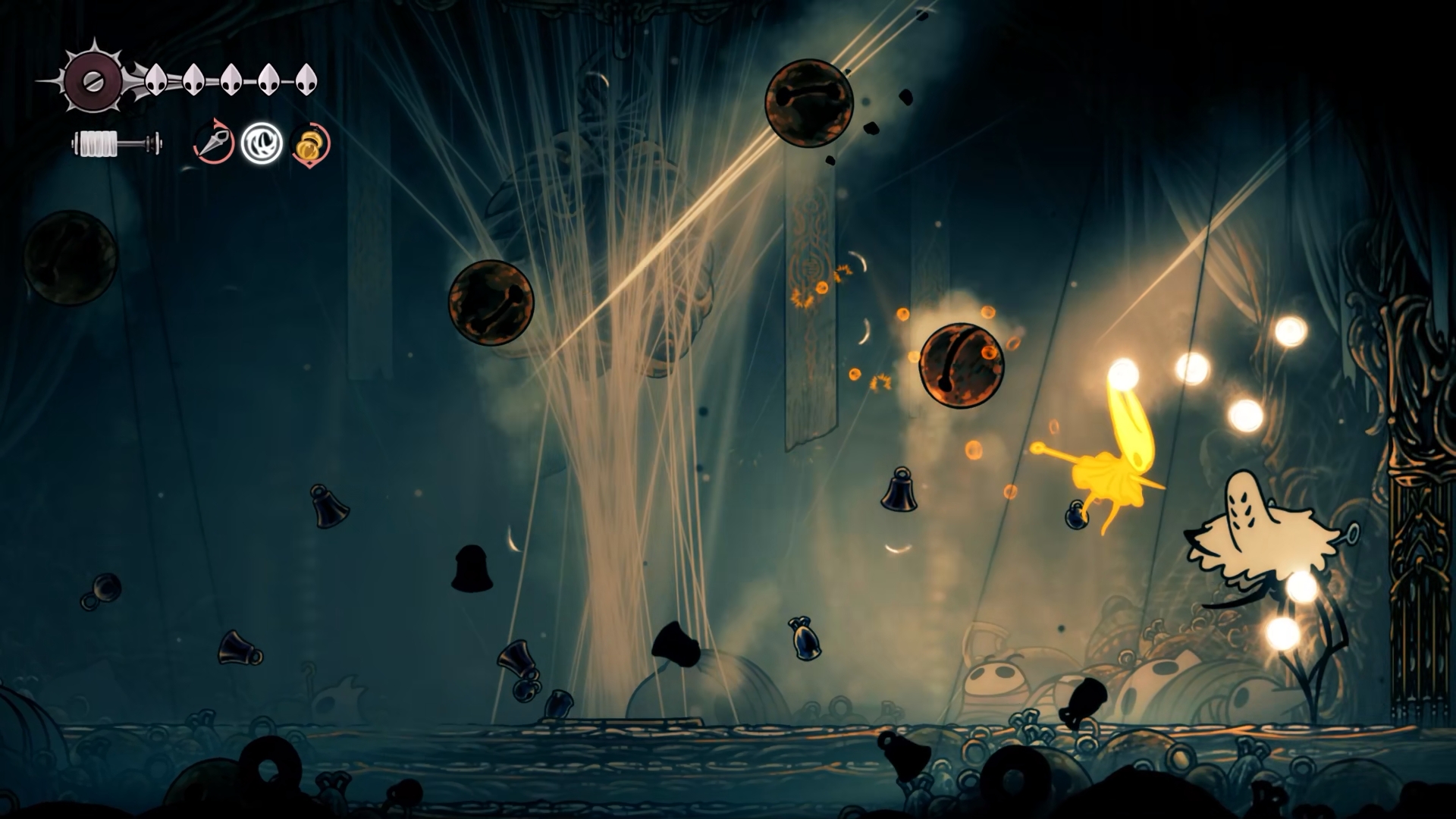
Task: Select the throwing dagger tool icon
Action: click(x=213, y=142)
